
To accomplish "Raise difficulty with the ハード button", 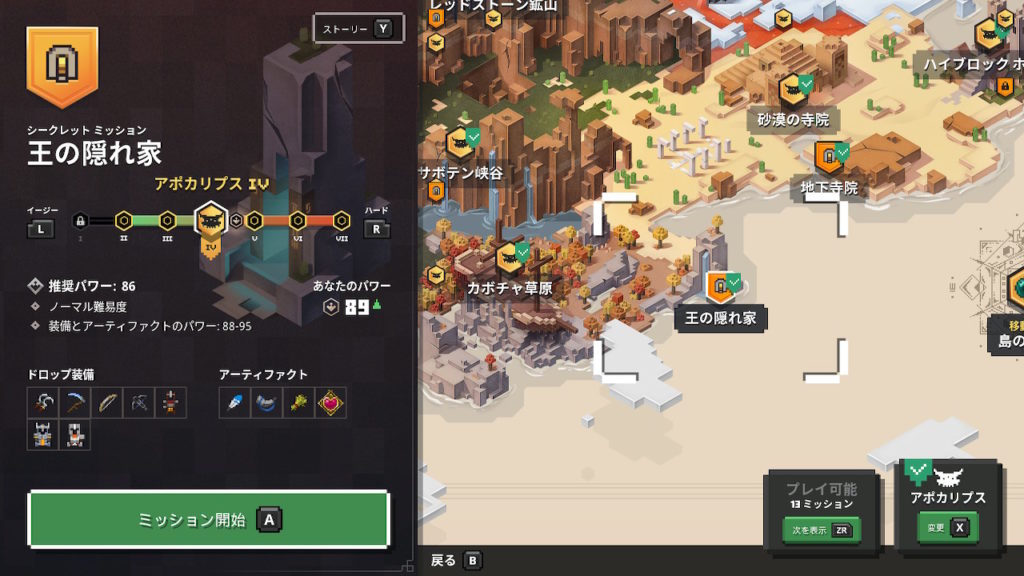I will point(376,229).
